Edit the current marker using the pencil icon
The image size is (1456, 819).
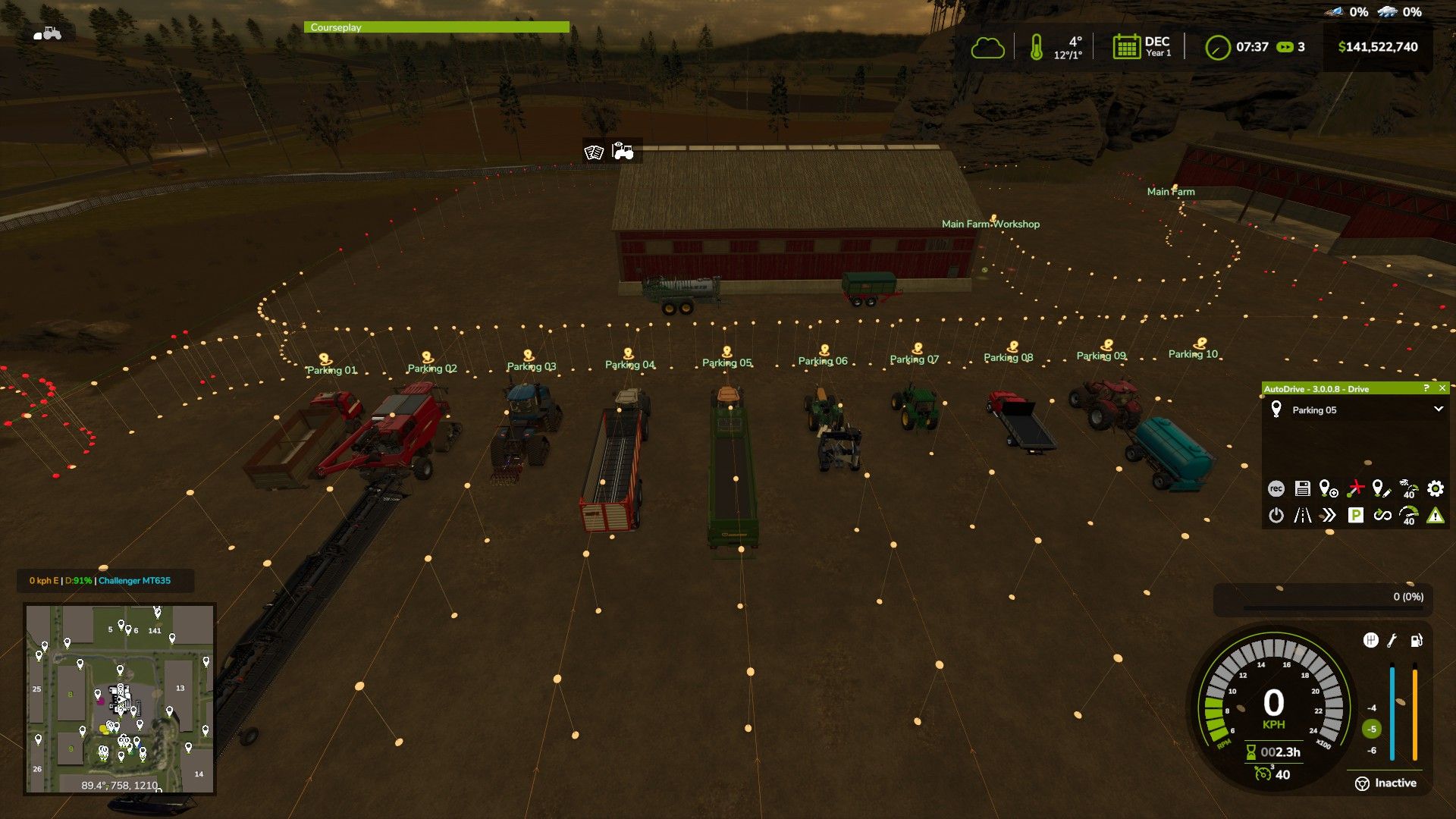click(x=1382, y=489)
